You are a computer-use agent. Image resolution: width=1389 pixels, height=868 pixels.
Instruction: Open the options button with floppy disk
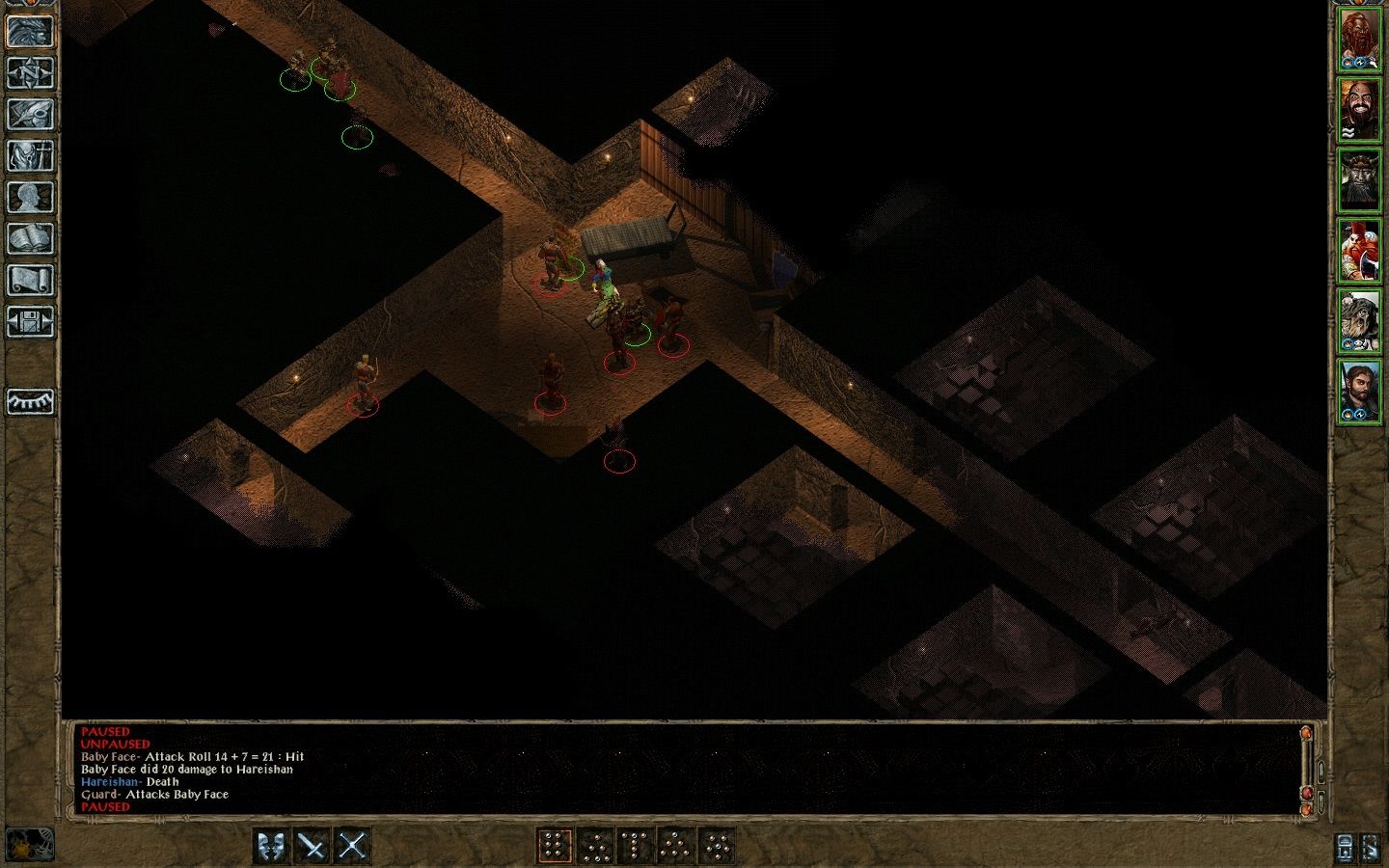(x=30, y=322)
